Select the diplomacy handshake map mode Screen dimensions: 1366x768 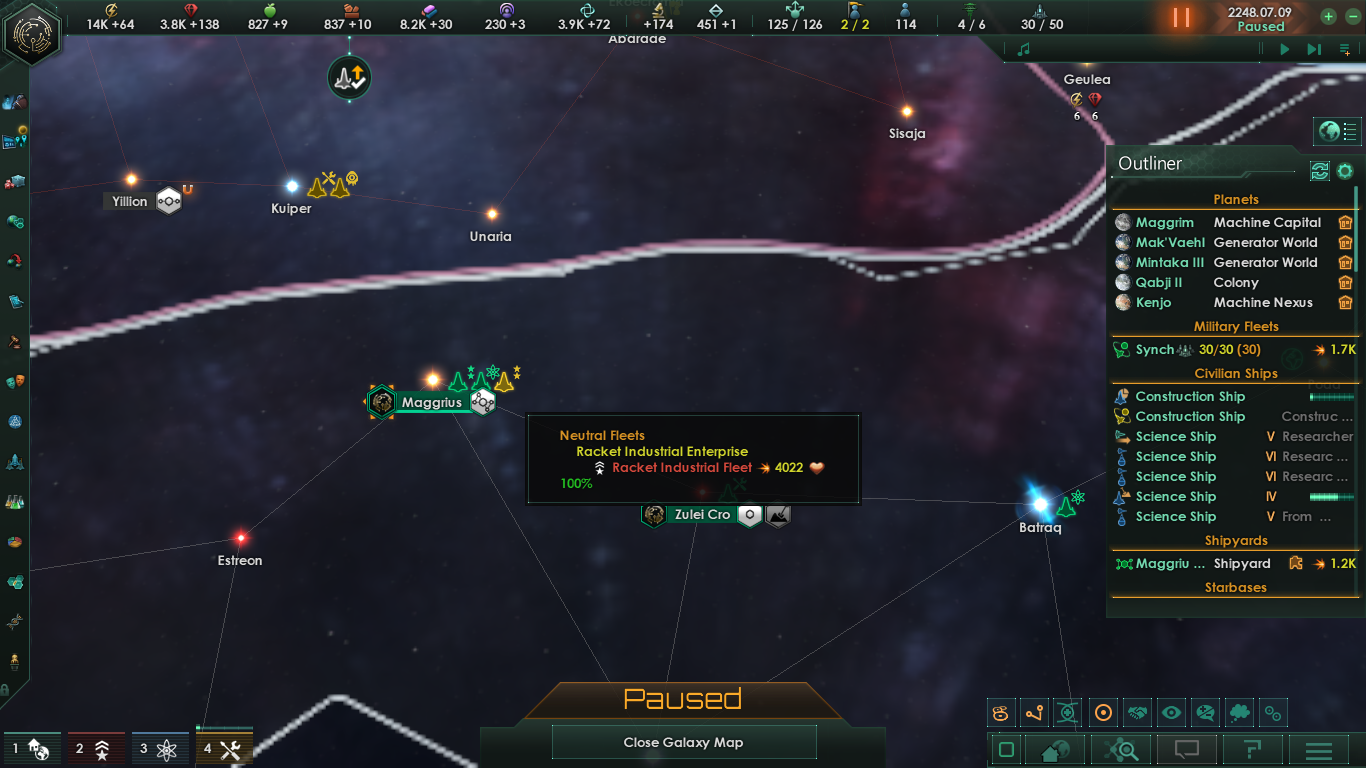click(1137, 712)
